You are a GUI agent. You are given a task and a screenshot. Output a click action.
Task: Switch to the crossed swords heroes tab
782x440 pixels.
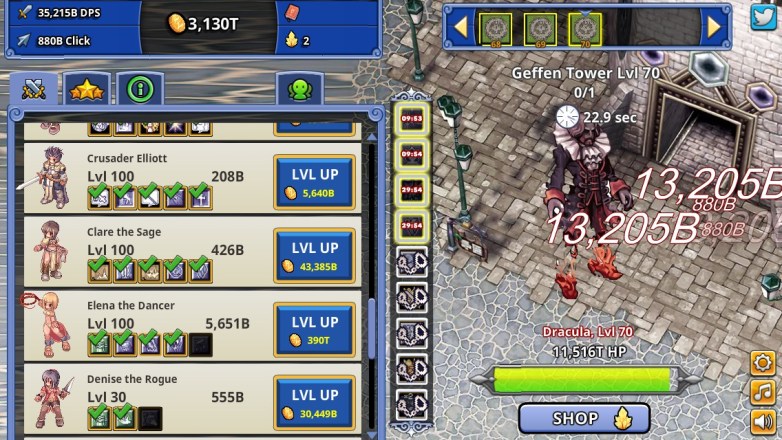pyautogui.click(x=34, y=90)
